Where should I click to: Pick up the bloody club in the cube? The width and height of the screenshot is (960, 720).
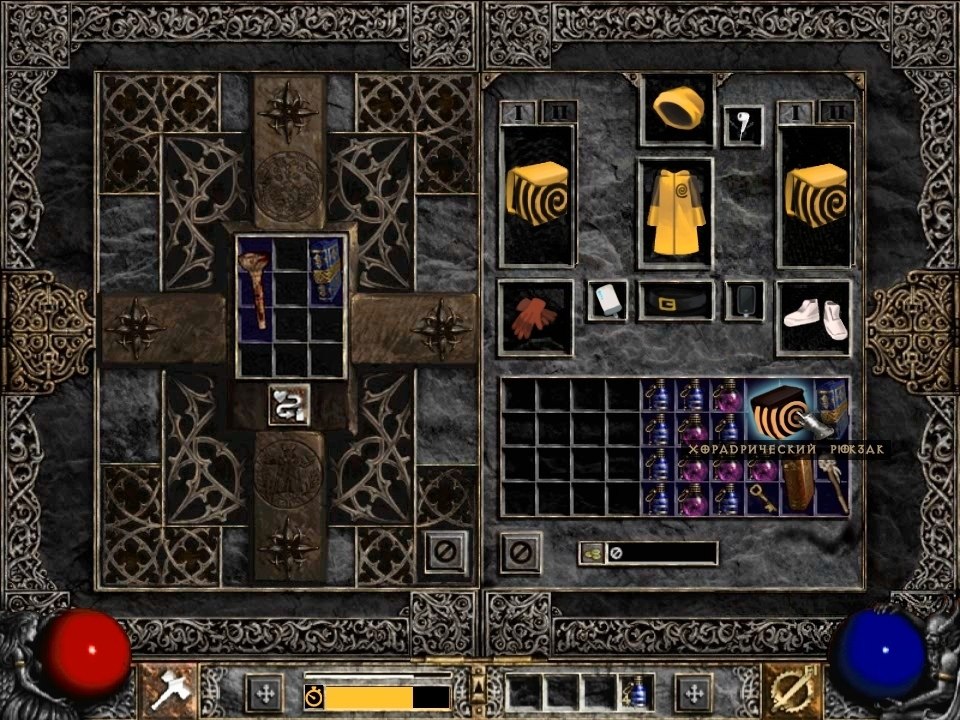[257, 290]
